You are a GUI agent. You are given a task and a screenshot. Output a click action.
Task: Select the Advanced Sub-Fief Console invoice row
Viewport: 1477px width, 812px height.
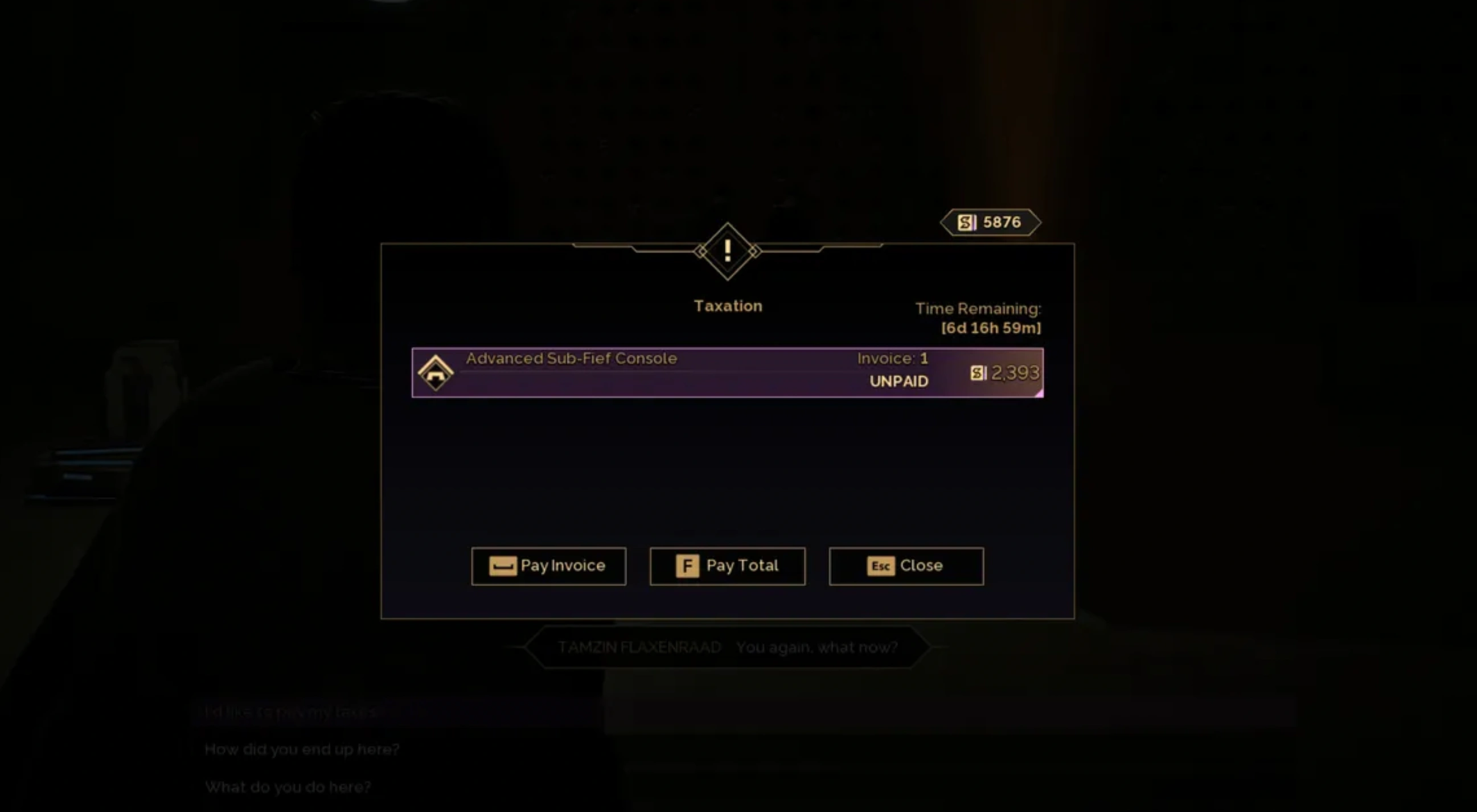point(727,372)
